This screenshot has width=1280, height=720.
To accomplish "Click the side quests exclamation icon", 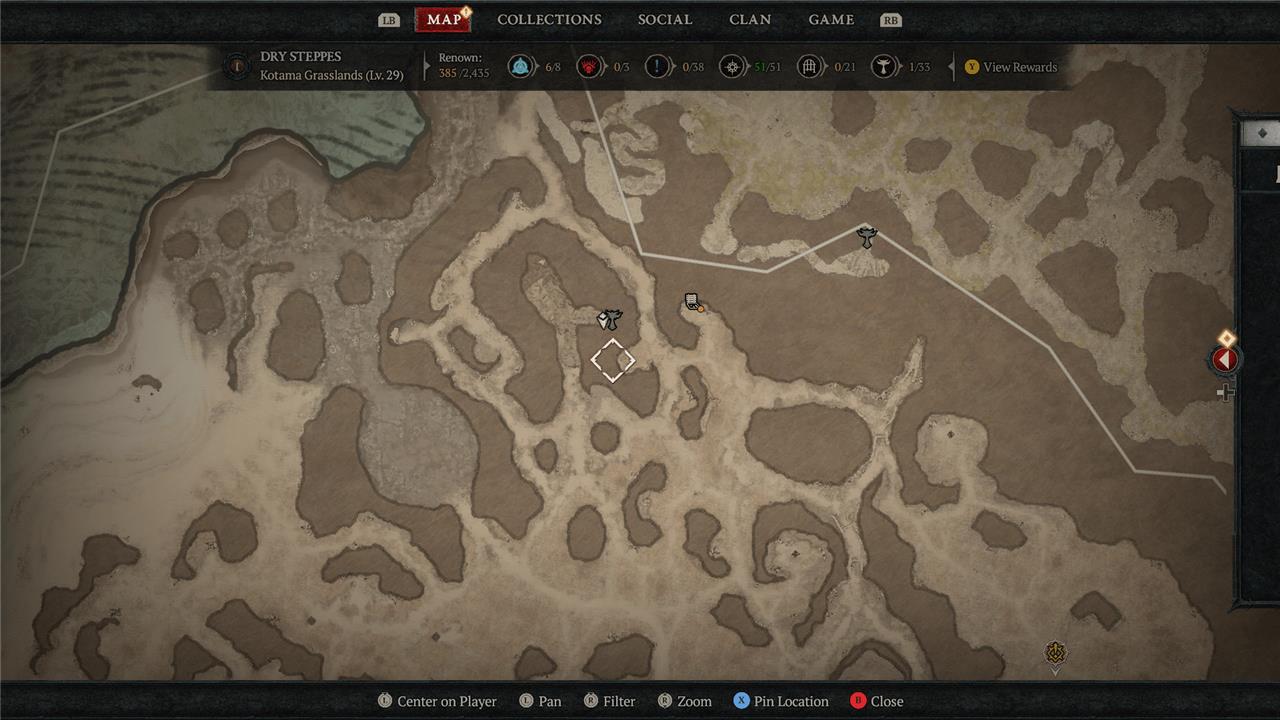I will [x=657, y=67].
